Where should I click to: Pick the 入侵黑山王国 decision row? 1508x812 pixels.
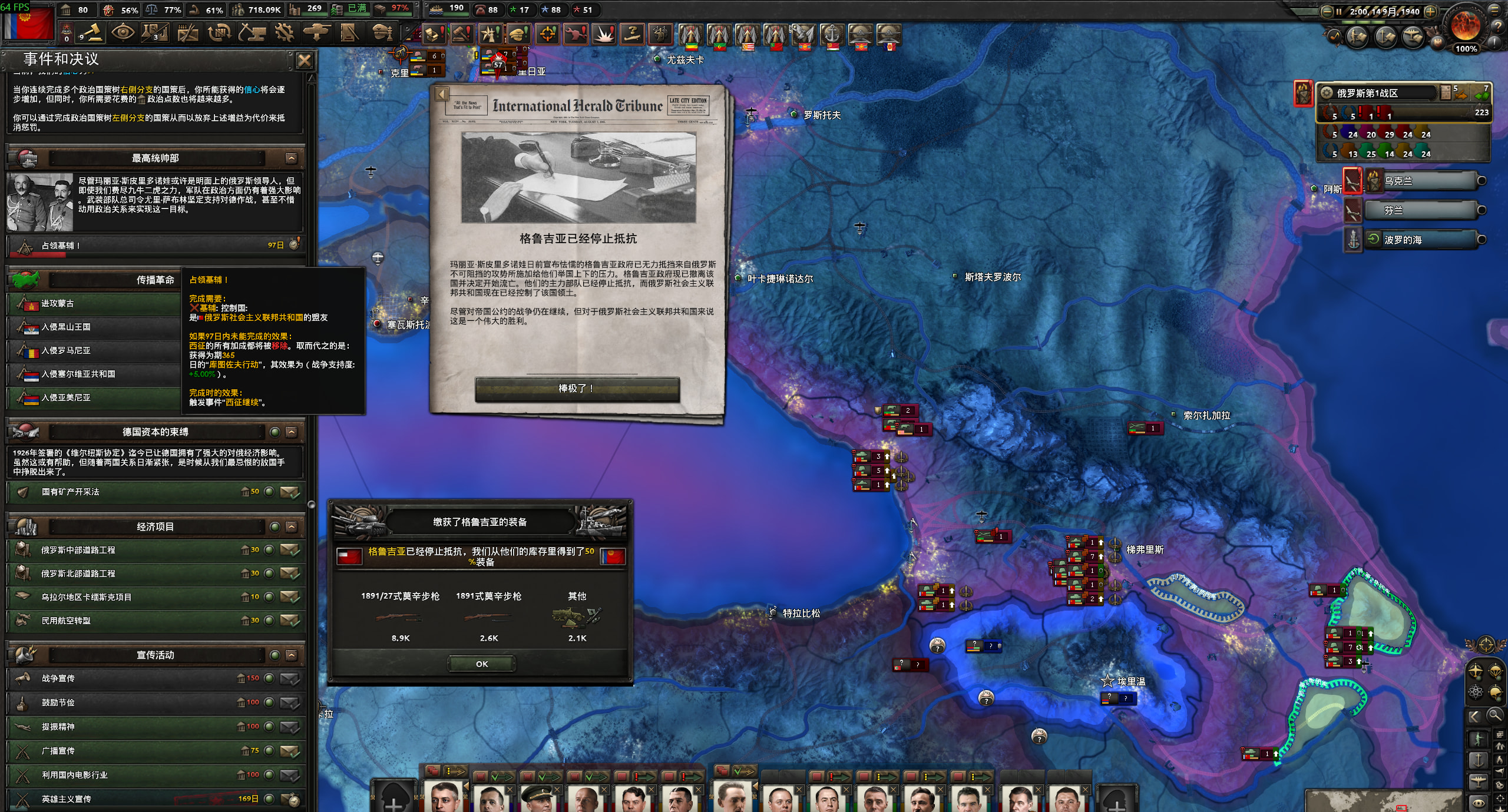[x=94, y=327]
